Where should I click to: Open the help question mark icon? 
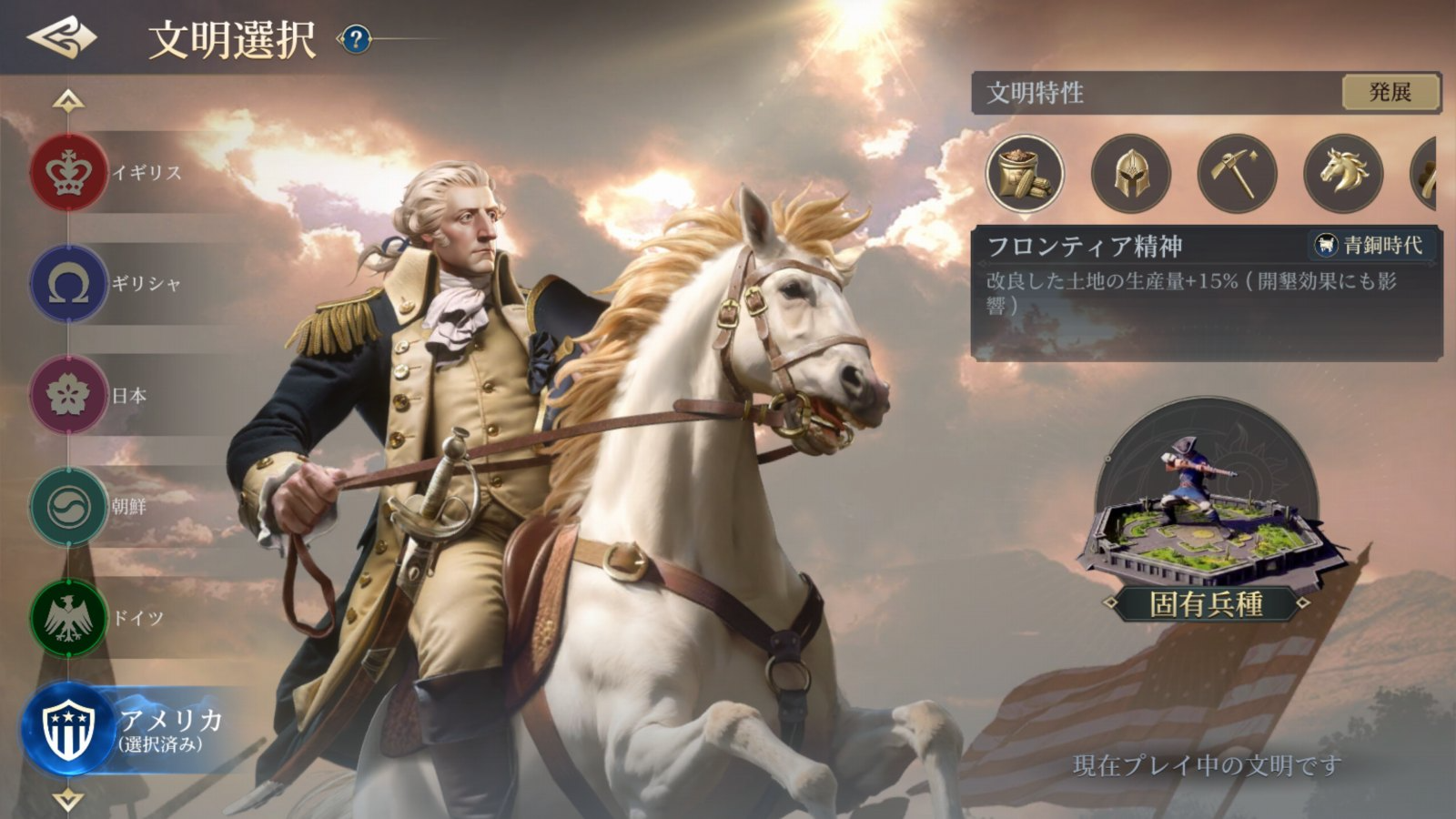tap(356, 39)
